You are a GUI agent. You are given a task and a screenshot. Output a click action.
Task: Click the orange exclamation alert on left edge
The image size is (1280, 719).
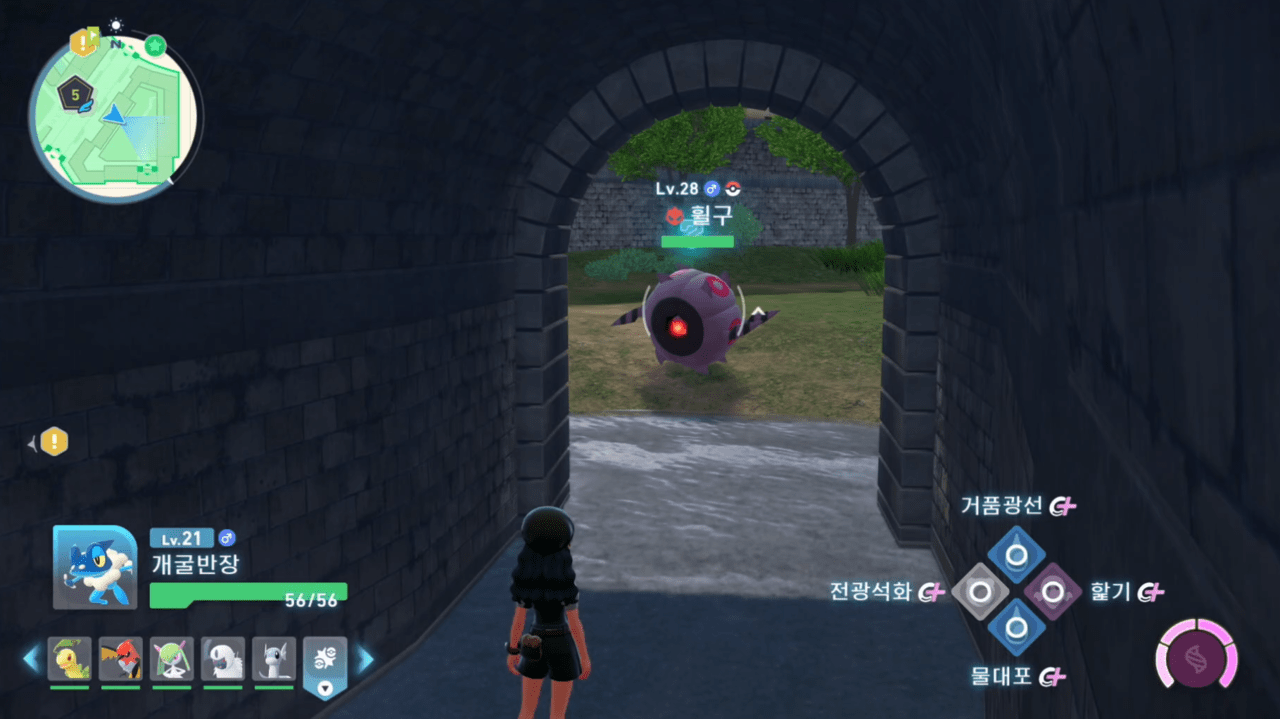54,441
